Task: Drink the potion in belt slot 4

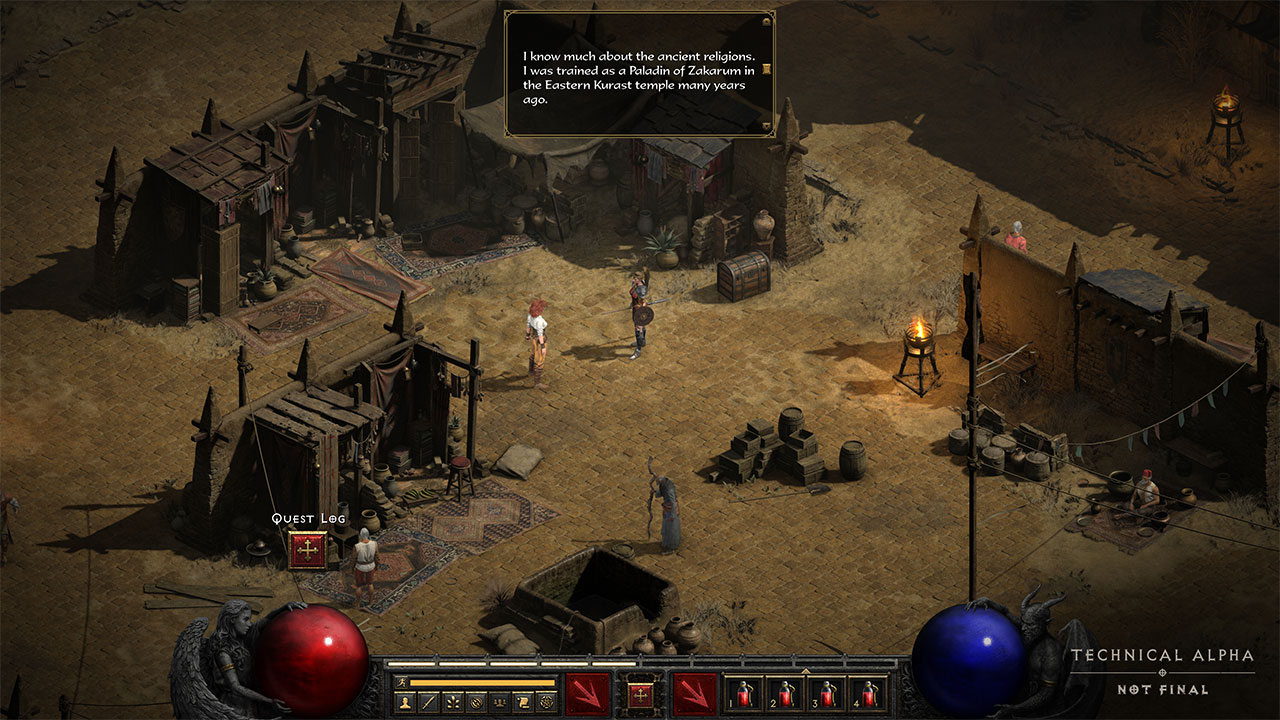Action: [x=868, y=692]
